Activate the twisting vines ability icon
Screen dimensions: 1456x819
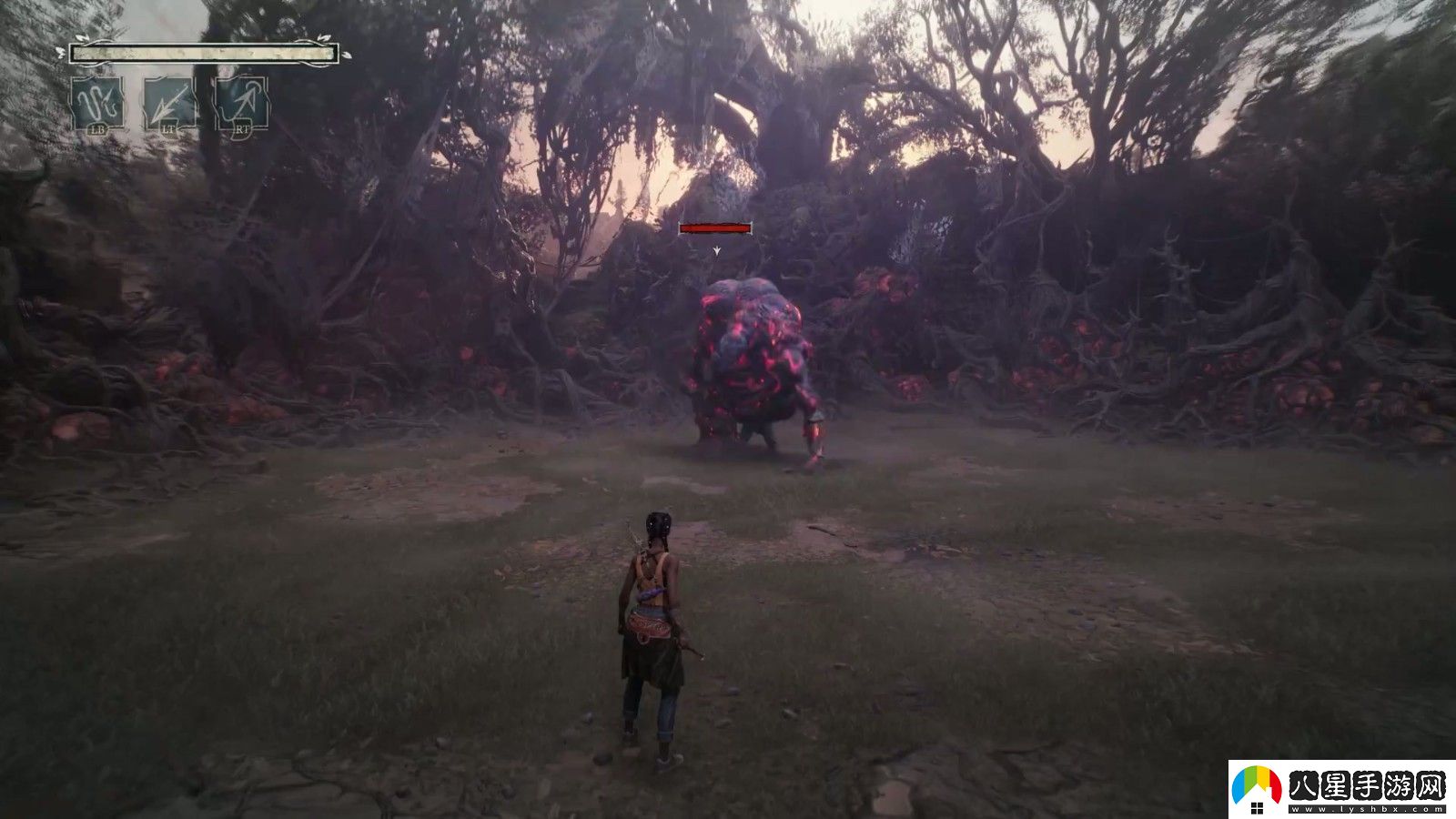click(x=98, y=103)
